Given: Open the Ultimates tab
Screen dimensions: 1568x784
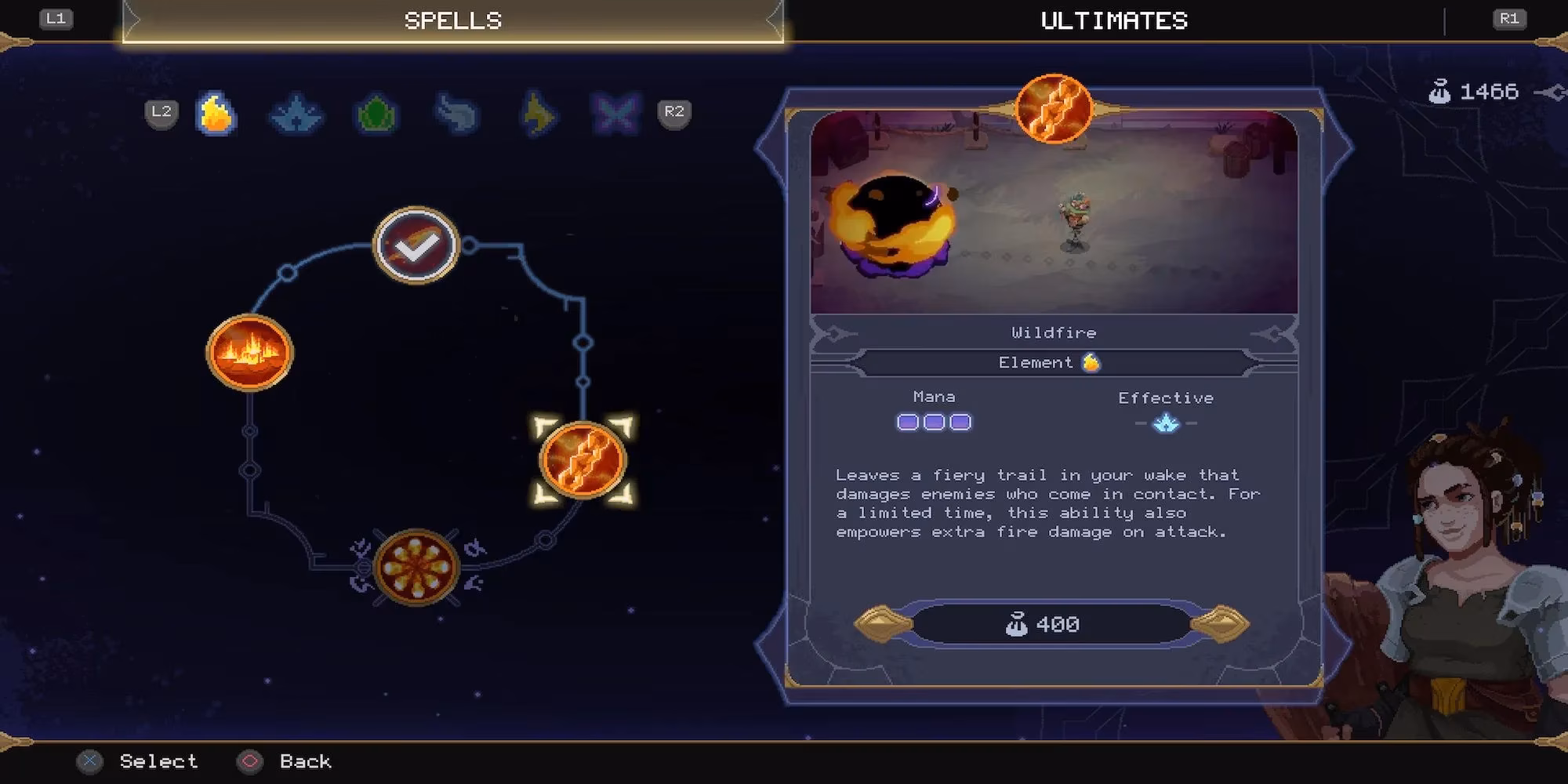Looking at the screenshot, I should point(1113,21).
